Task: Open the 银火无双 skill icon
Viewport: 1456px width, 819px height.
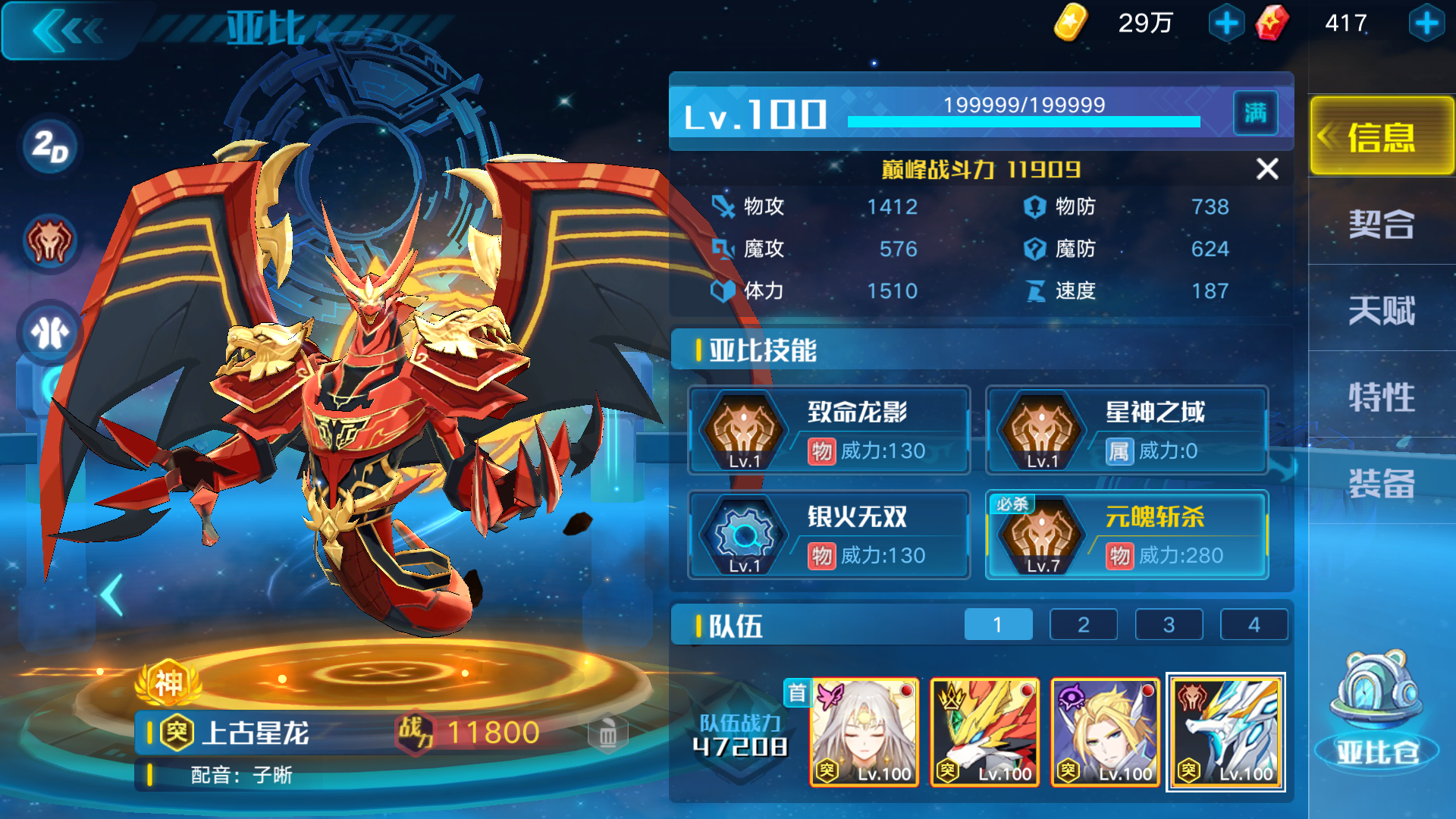Action: [x=745, y=535]
